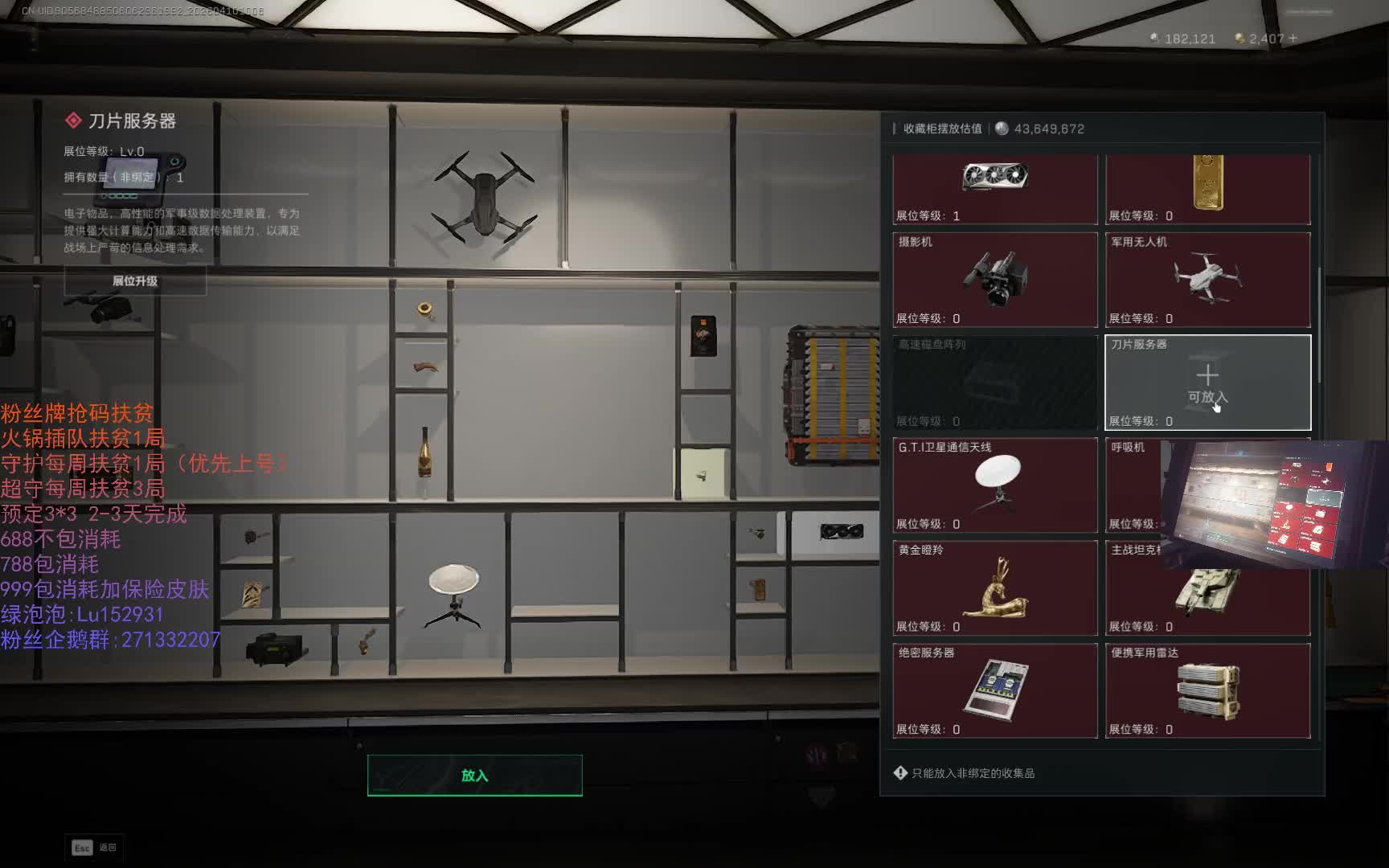
Task: Choose the 便携军用雷达 tile
Action: (1207, 690)
